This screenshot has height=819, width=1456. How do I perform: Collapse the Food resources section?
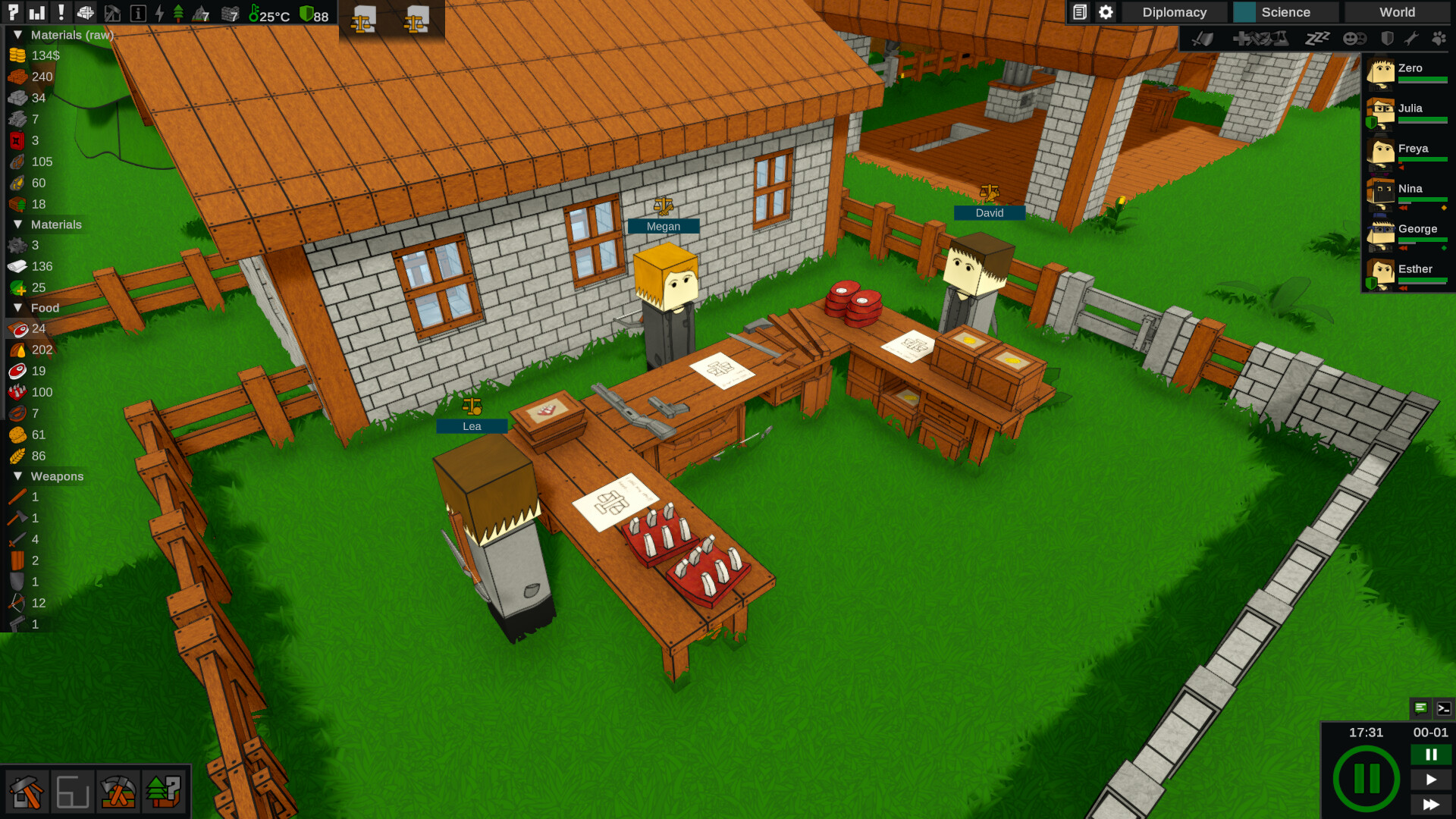(18, 308)
